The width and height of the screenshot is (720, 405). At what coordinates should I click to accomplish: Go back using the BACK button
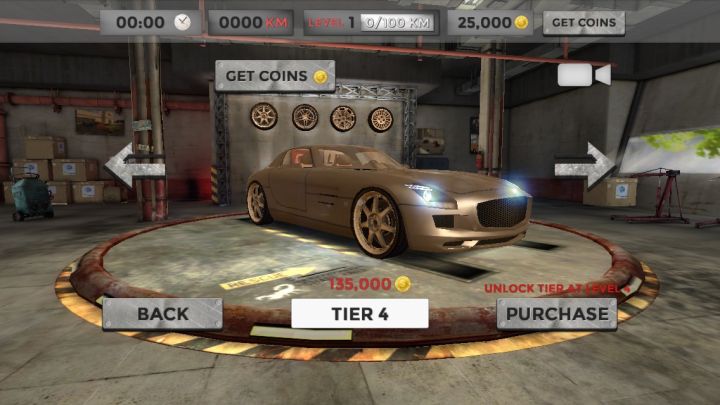162,313
